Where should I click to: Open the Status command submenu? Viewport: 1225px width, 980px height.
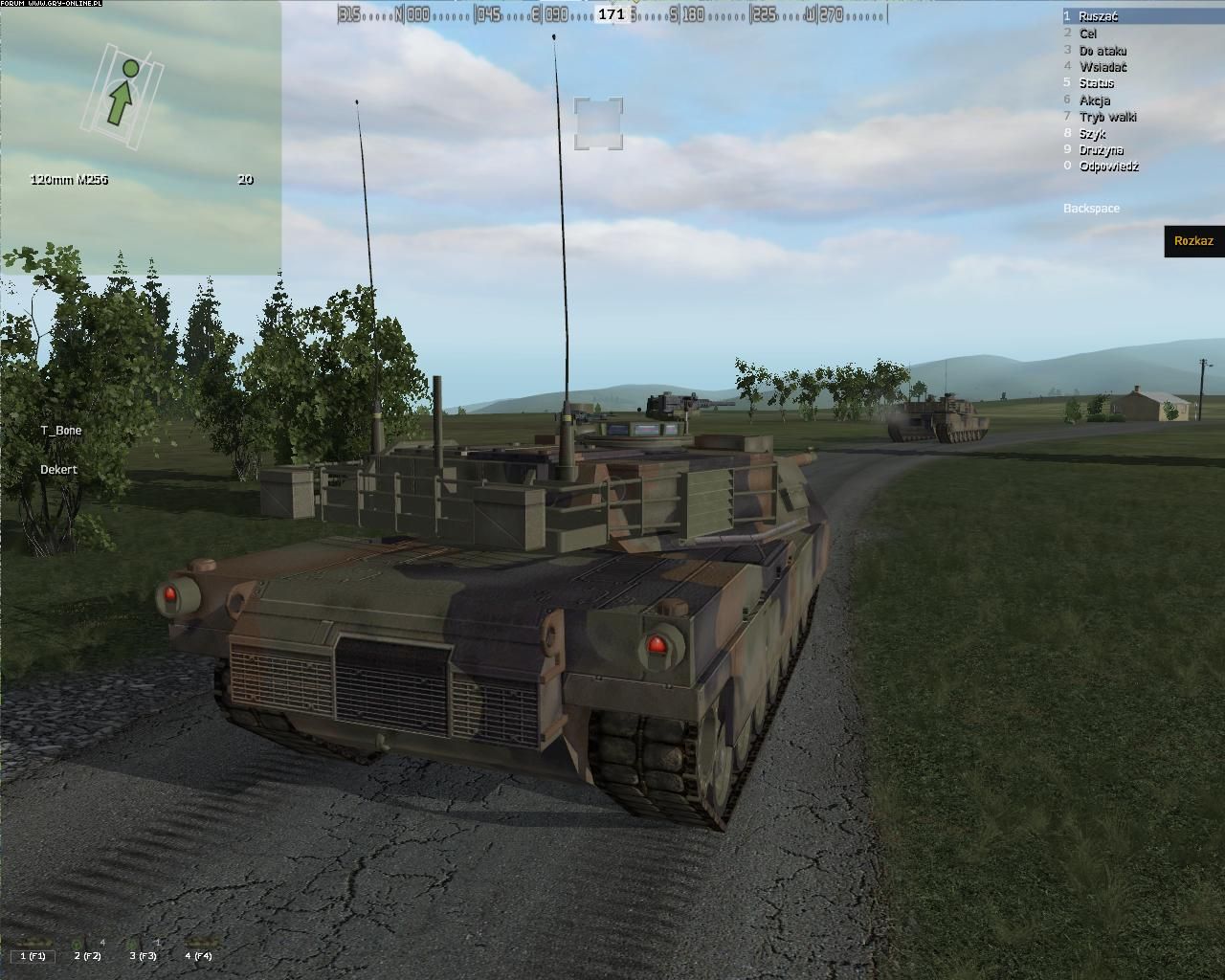coord(1096,83)
